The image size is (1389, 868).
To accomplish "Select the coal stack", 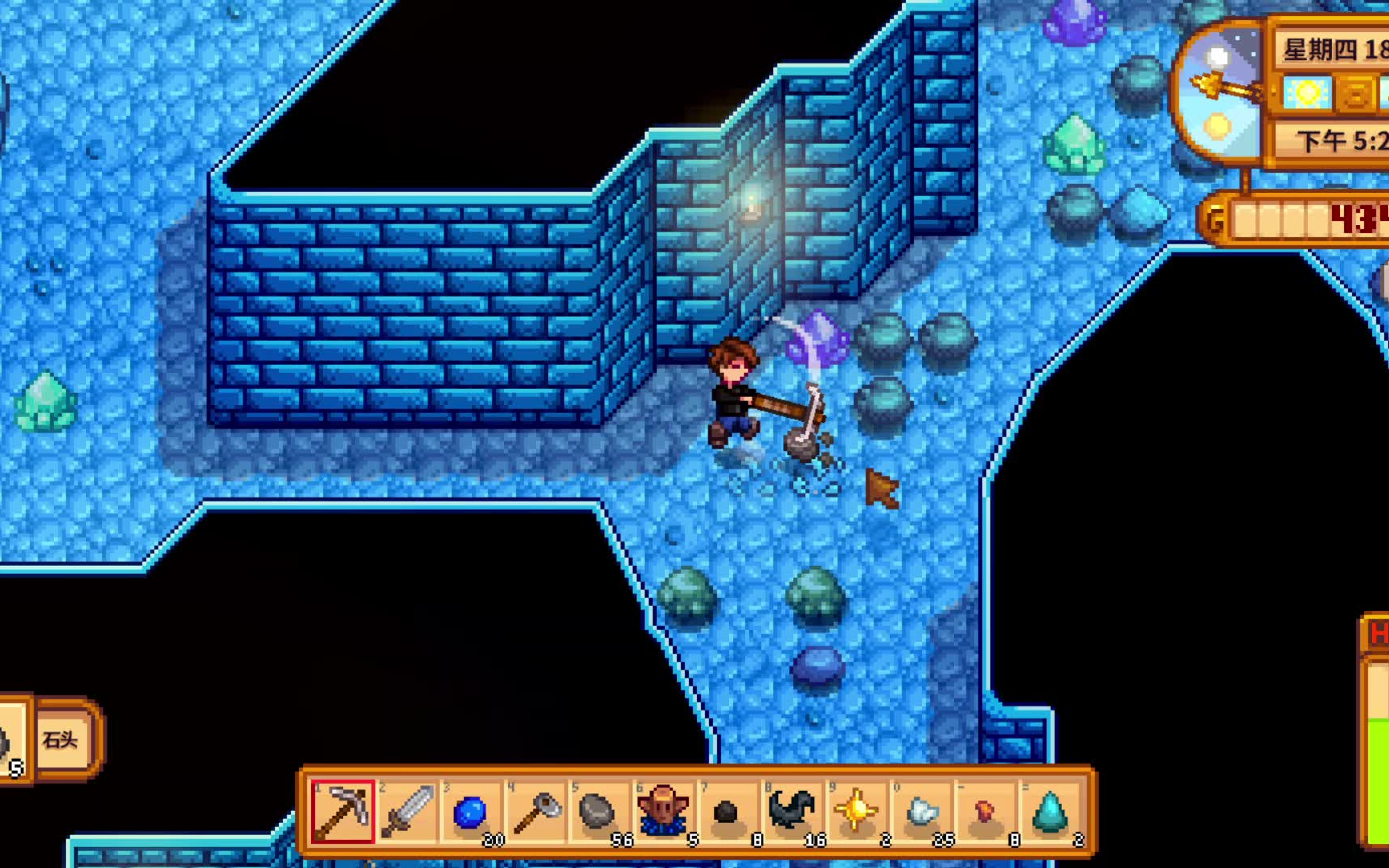I will [727, 812].
